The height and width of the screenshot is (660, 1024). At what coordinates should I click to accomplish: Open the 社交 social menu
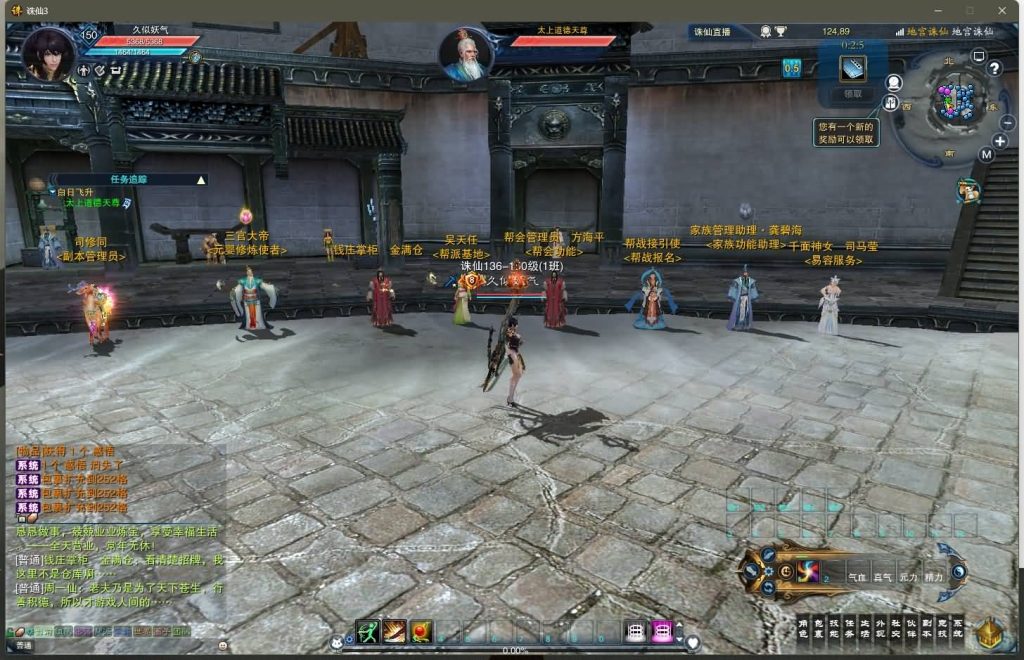coord(895,628)
